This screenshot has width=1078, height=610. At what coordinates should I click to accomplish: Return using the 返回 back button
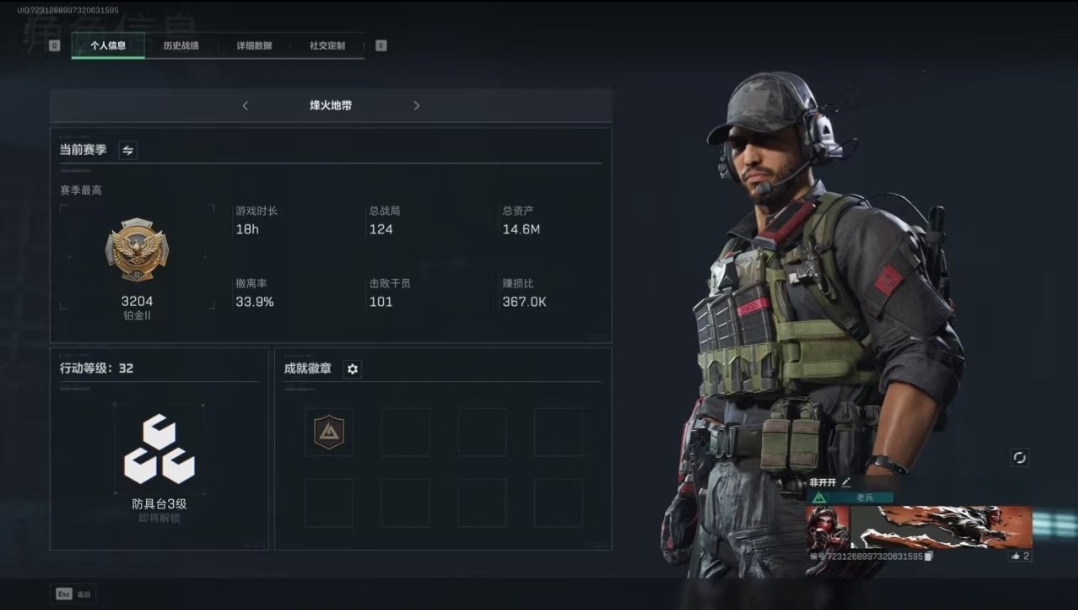(x=74, y=594)
